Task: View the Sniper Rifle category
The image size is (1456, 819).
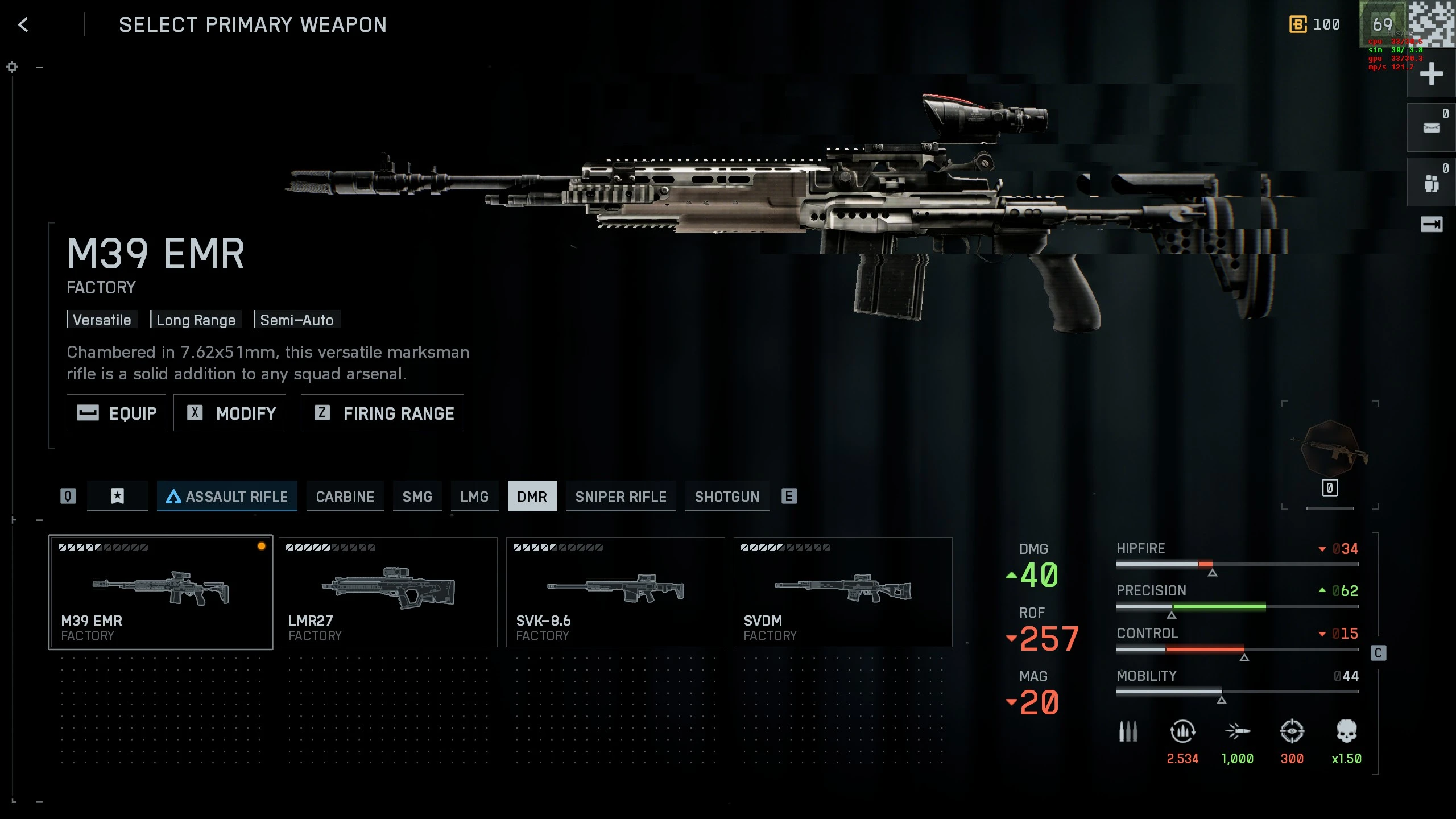Action: (x=621, y=497)
